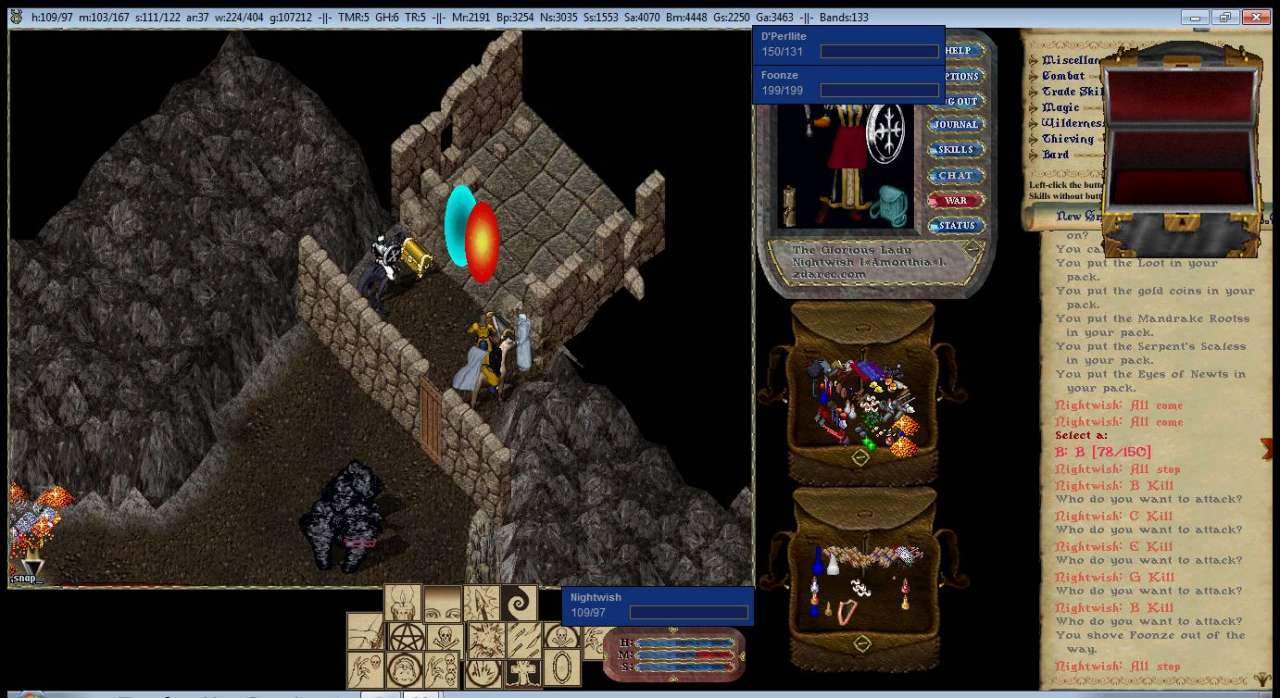Image resolution: width=1280 pixels, height=698 pixels.
Task: Show the character Status window
Action: [x=956, y=226]
